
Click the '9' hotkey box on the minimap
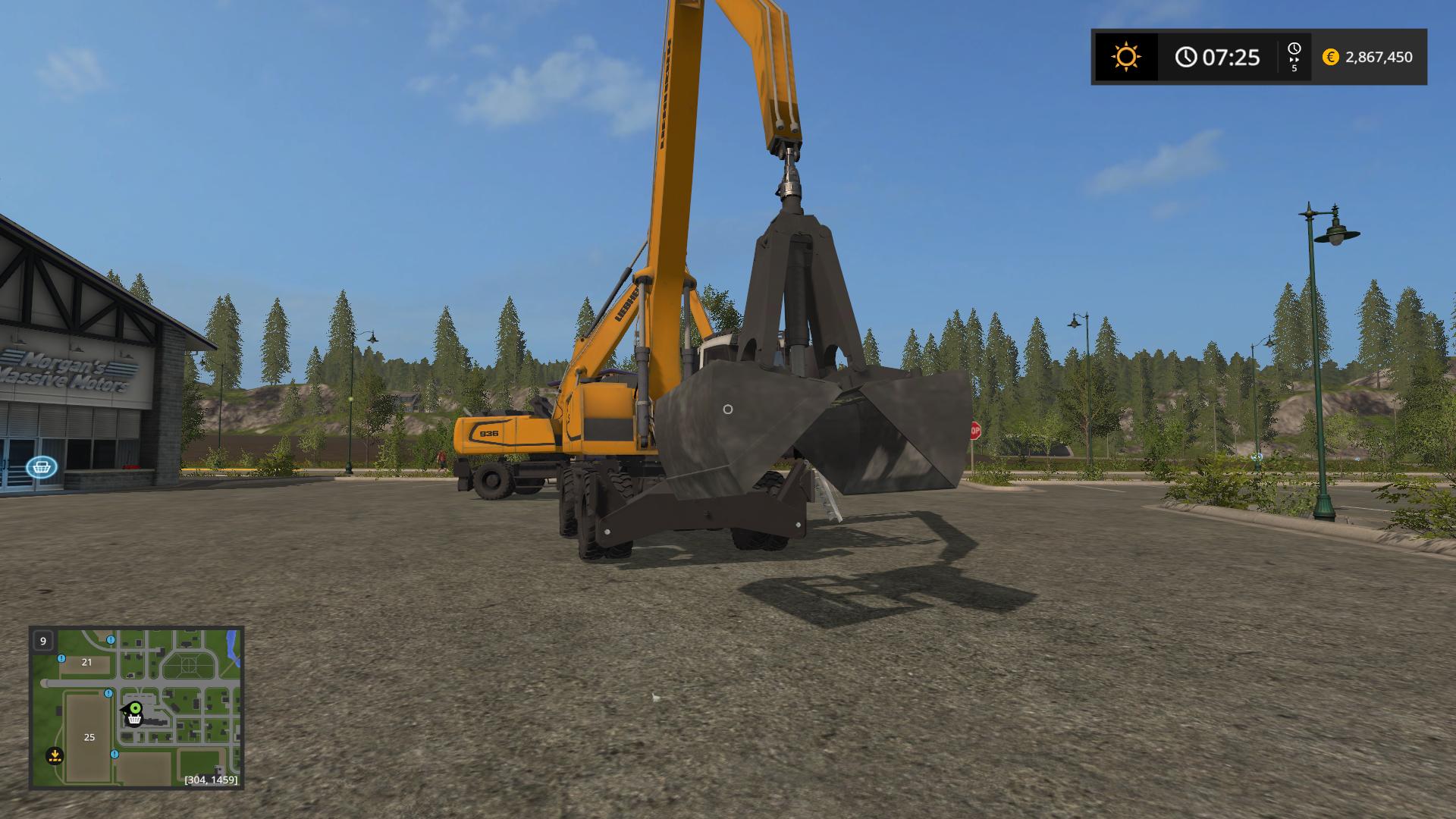coord(43,641)
